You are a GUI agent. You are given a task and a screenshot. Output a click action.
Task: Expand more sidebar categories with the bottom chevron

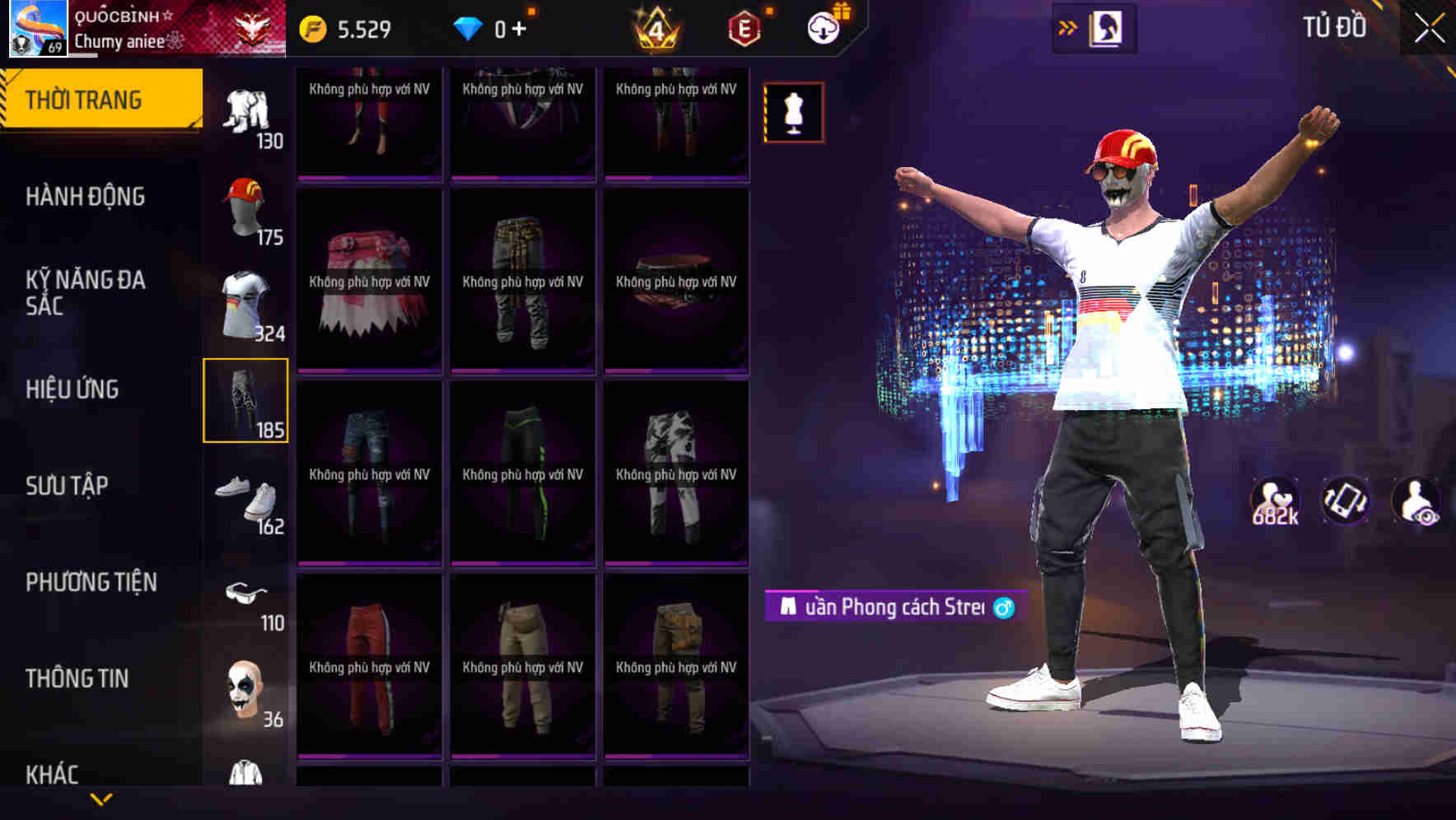[x=101, y=799]
